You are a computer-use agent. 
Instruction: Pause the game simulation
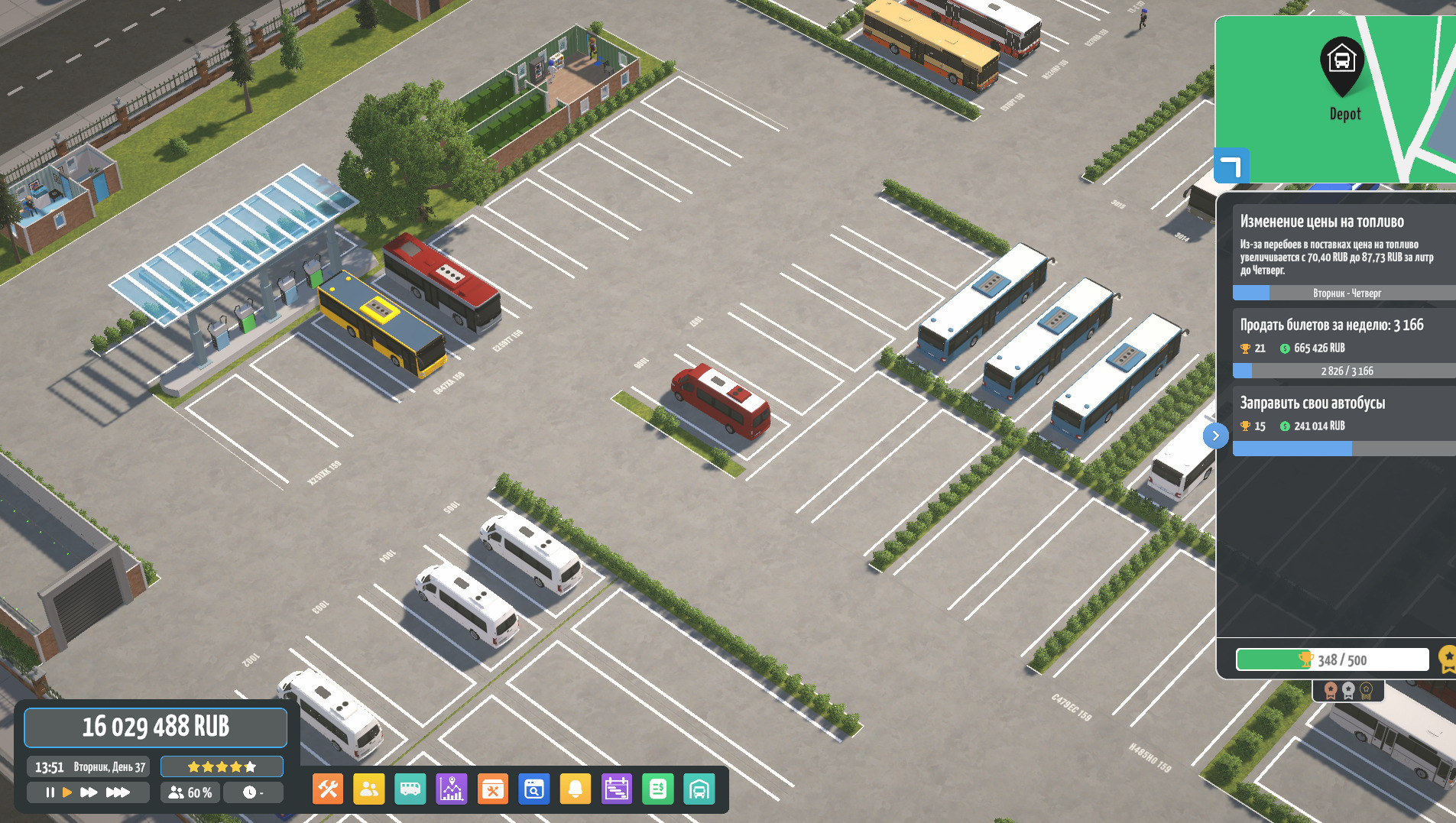click(x=50, y=792)
